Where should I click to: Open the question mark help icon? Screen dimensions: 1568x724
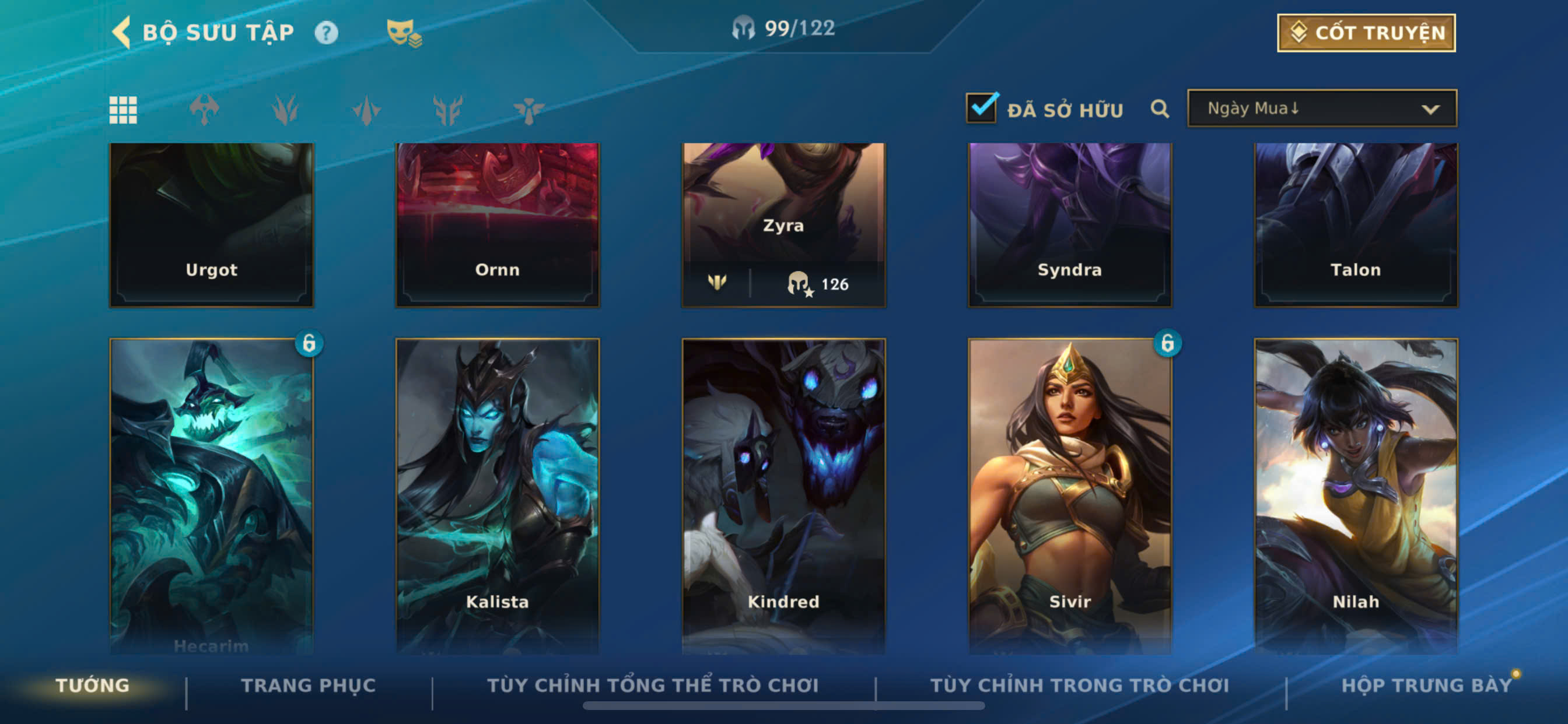325,33
